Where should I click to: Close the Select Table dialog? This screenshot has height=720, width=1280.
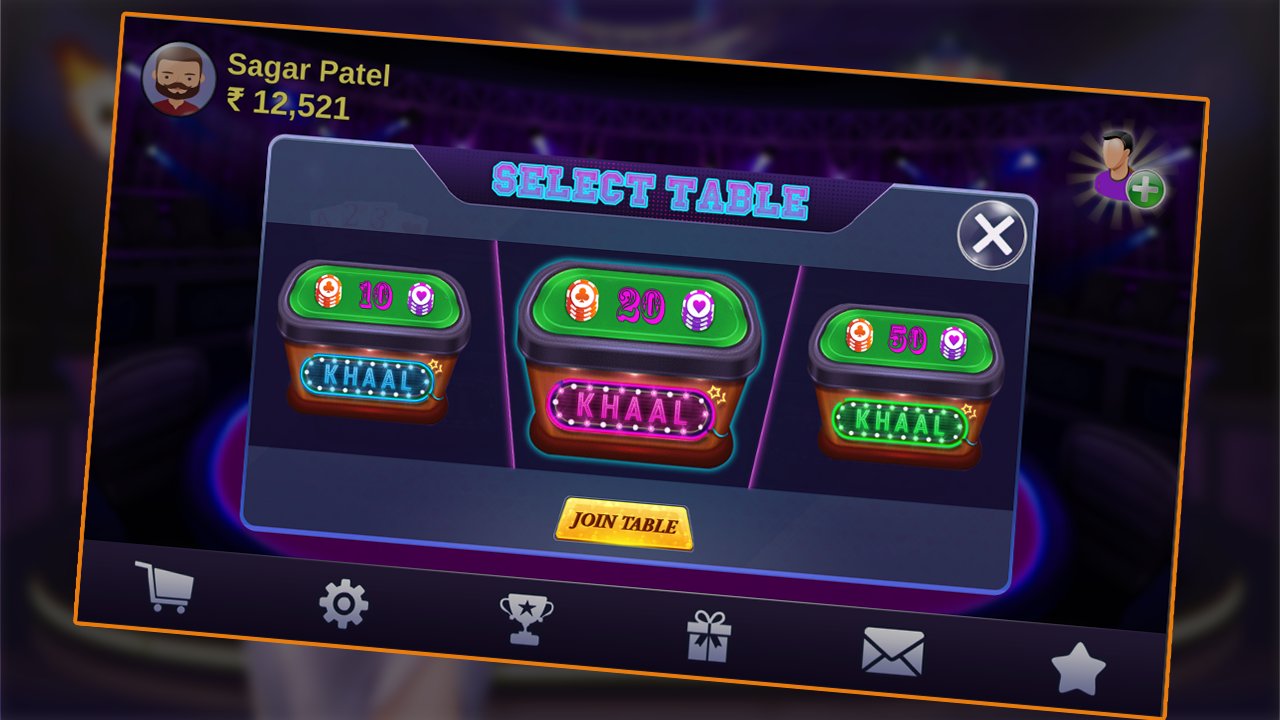(991, 236)
